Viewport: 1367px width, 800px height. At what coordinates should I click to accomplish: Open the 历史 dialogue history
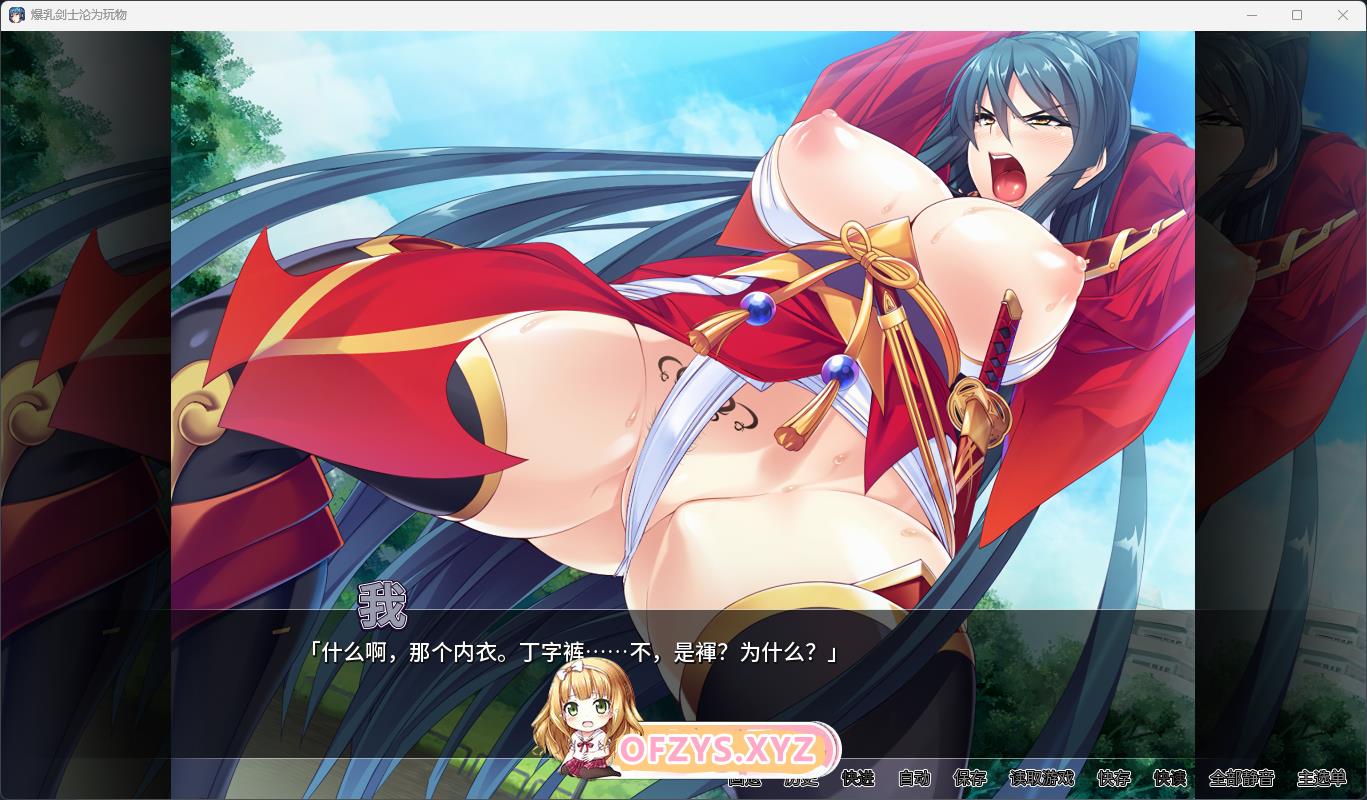(x=800, y=780)
